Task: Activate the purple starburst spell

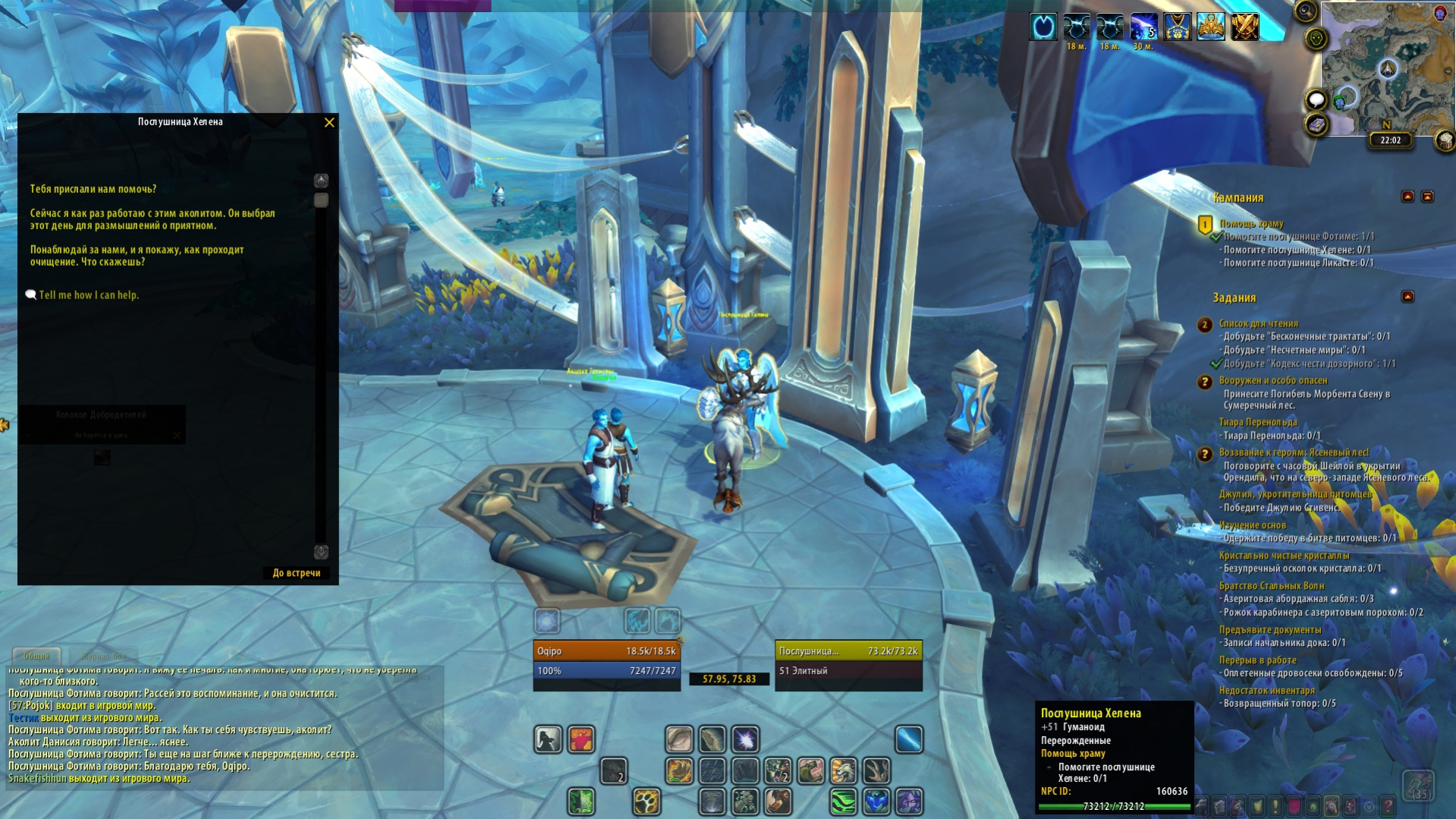Action: click(x=745, y=739)
